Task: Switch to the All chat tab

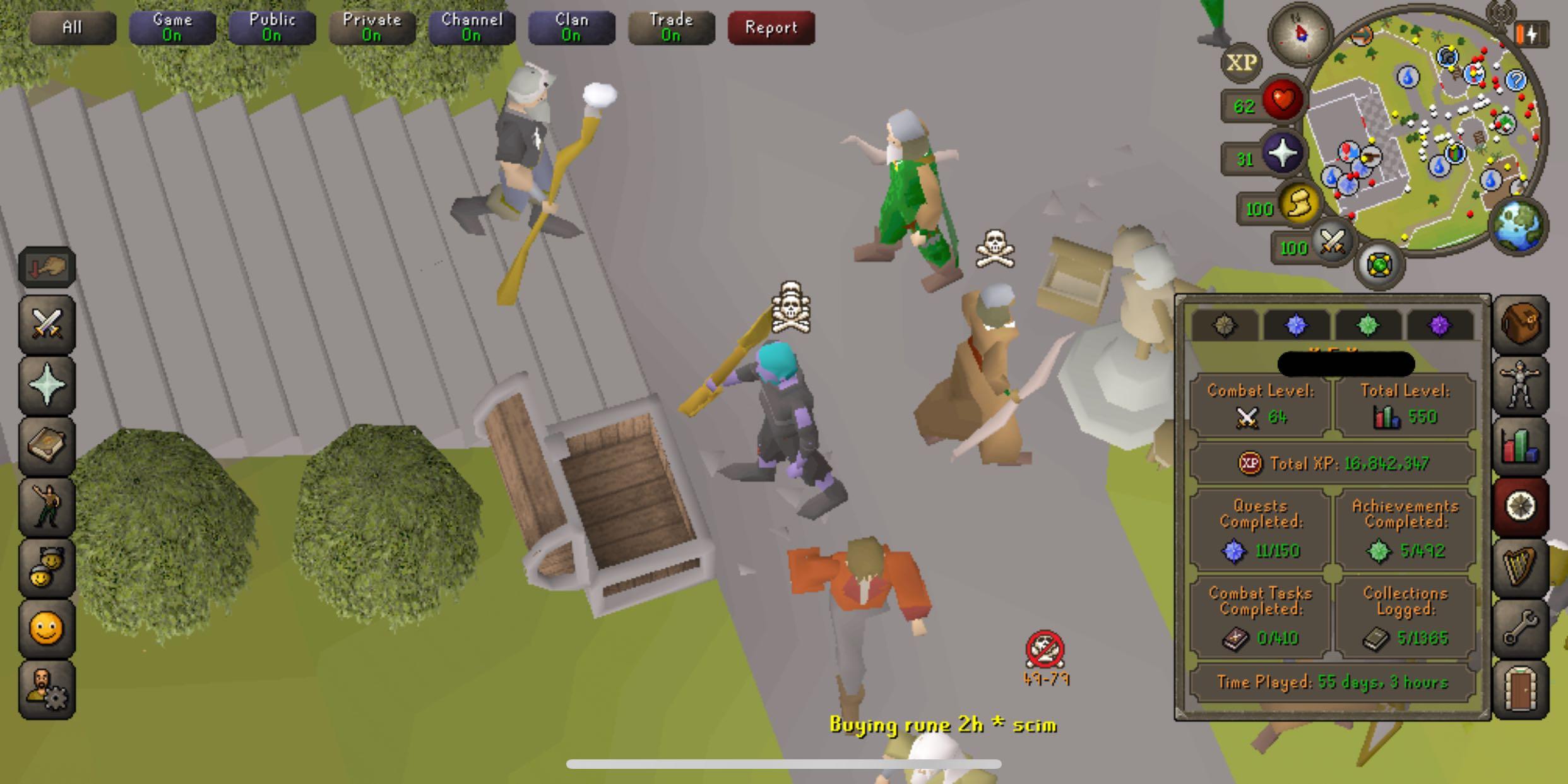Action: pos(73,28)
